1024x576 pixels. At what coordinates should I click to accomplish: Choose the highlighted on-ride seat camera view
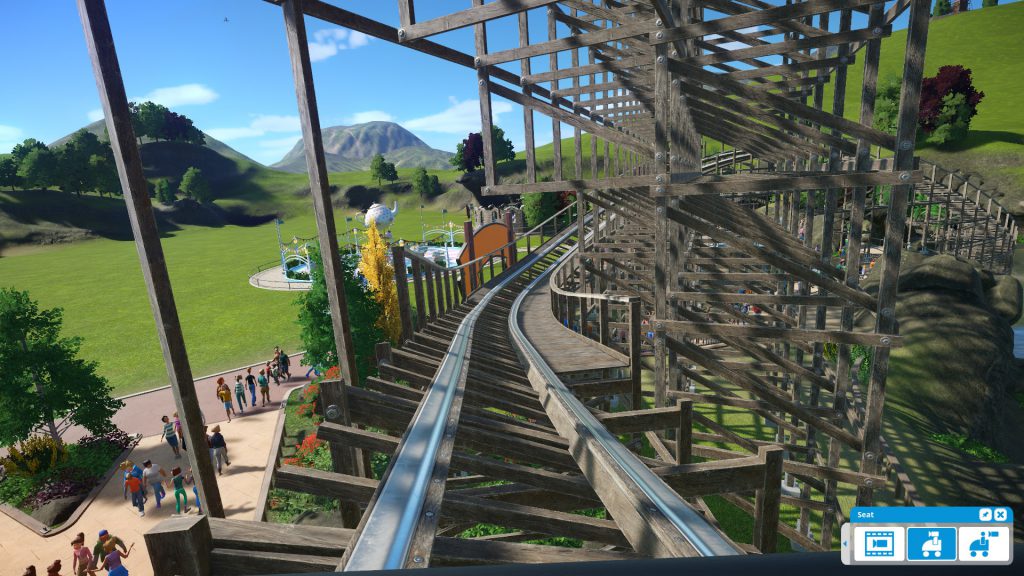tap(931, 544)
